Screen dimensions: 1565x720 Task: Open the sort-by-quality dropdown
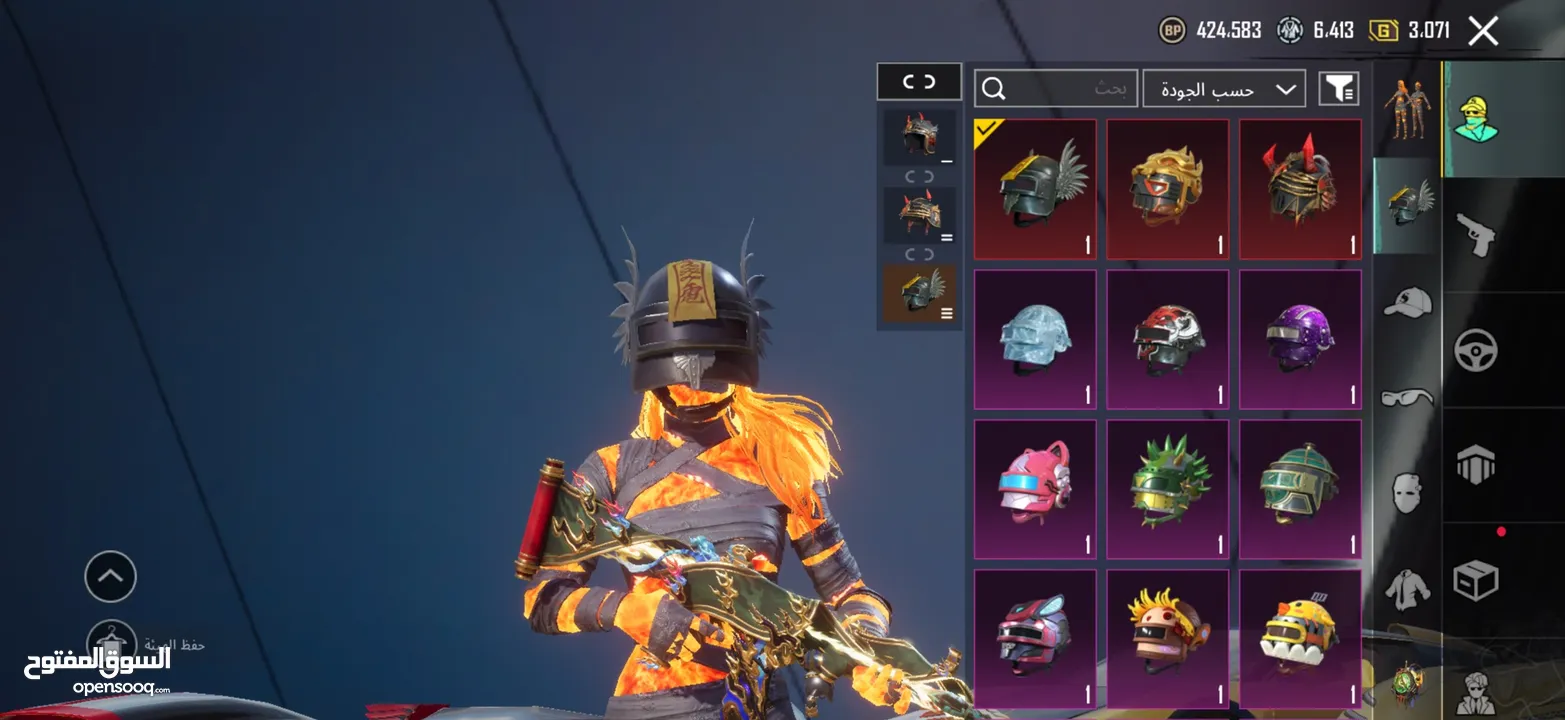(x=1224, y=89)
